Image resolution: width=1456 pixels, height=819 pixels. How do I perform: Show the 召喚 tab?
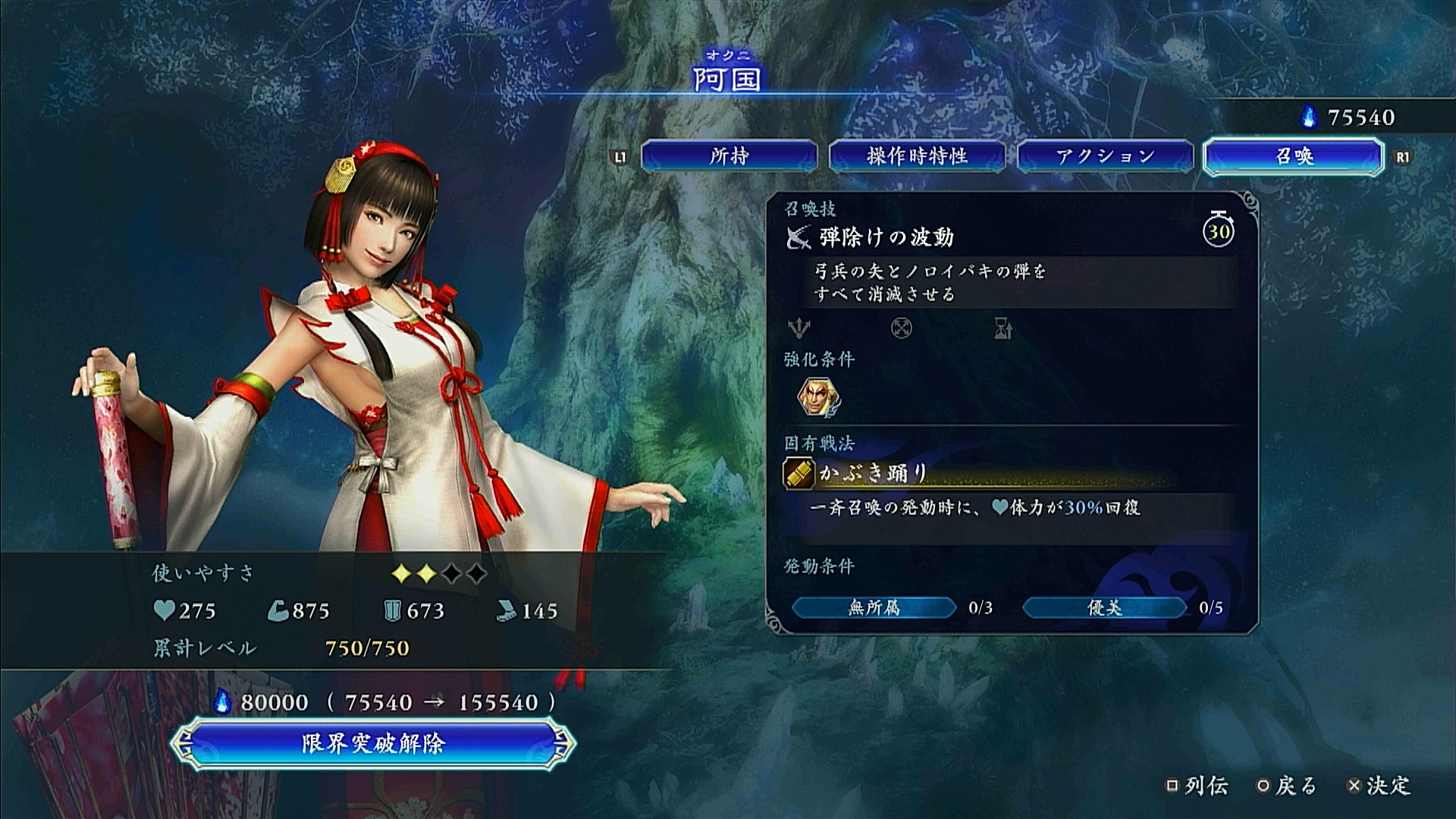click(x=1293, y=156)
